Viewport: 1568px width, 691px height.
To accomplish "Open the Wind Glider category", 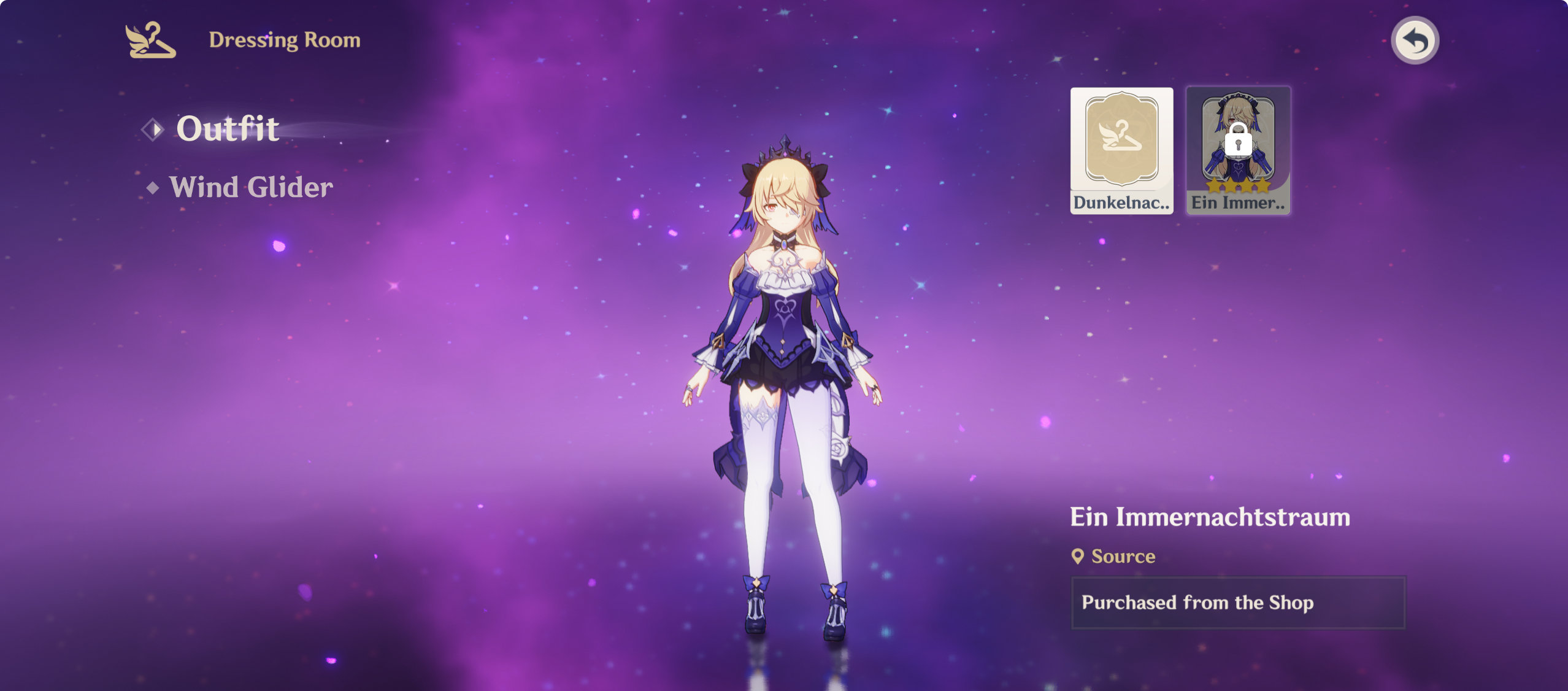I will point(252,187).
